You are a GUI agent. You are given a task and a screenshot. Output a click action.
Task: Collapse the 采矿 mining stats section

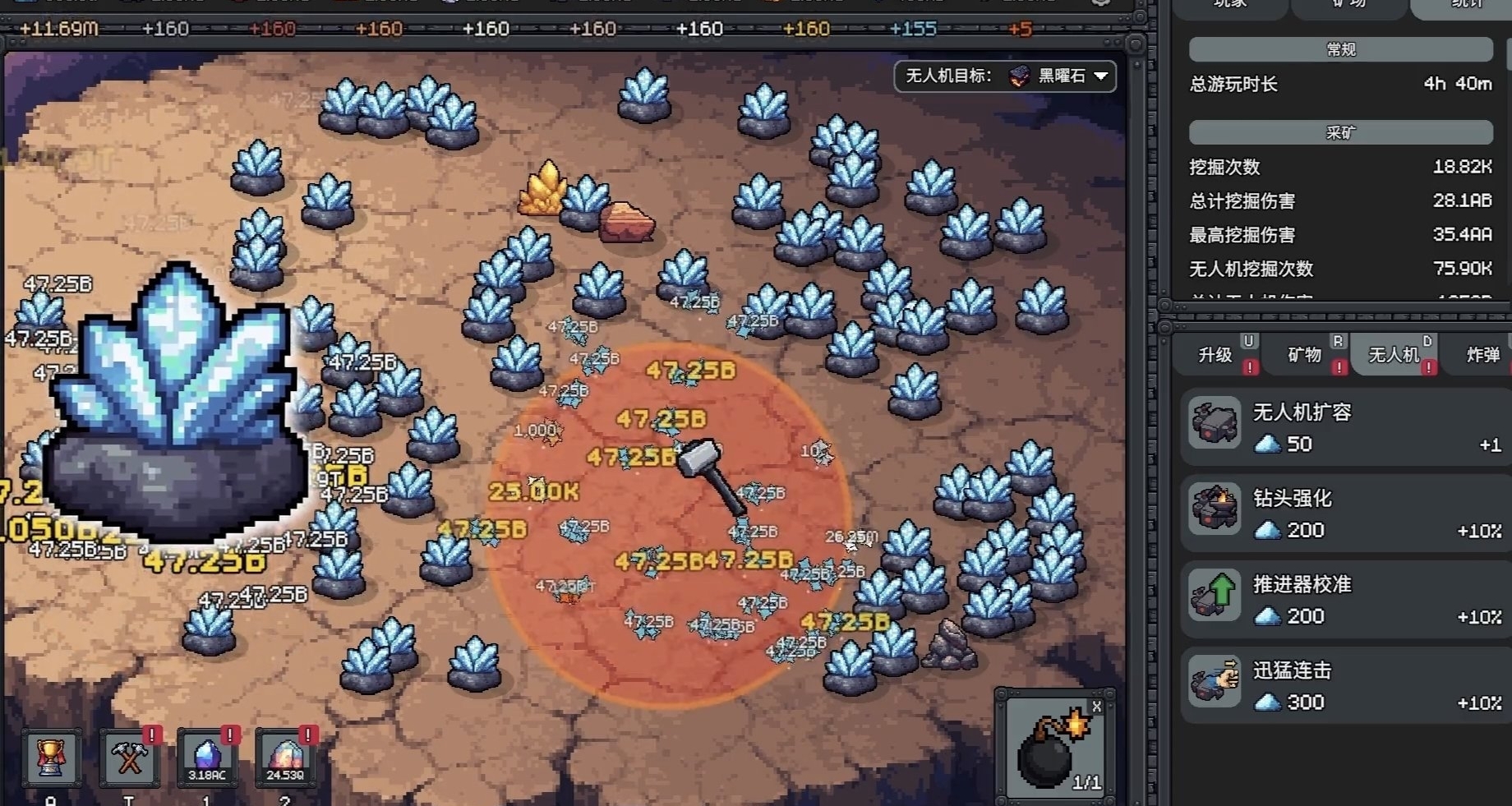tap(1340, 132)
